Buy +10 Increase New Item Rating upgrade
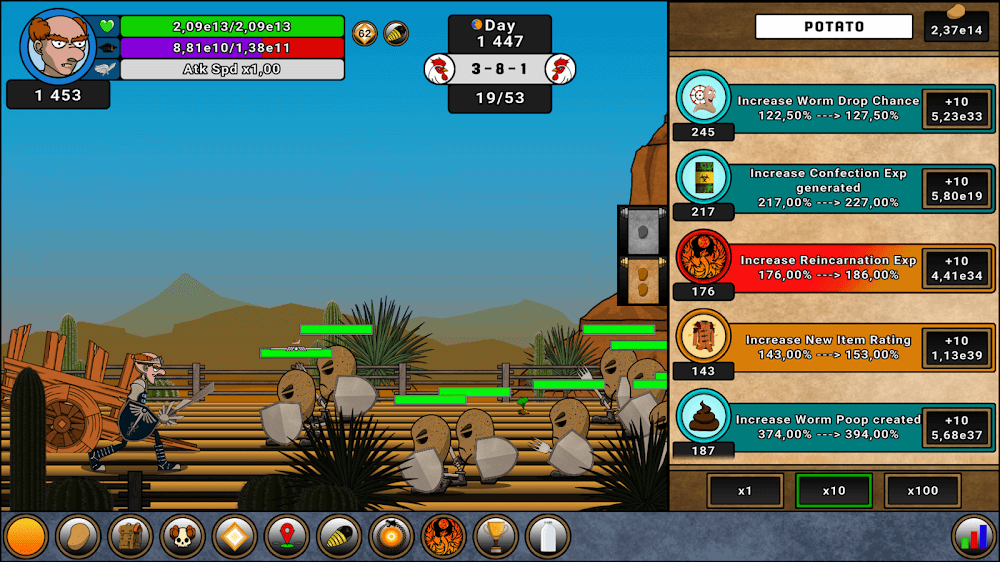The image size is (1000, 562). (x=957, y=347)
